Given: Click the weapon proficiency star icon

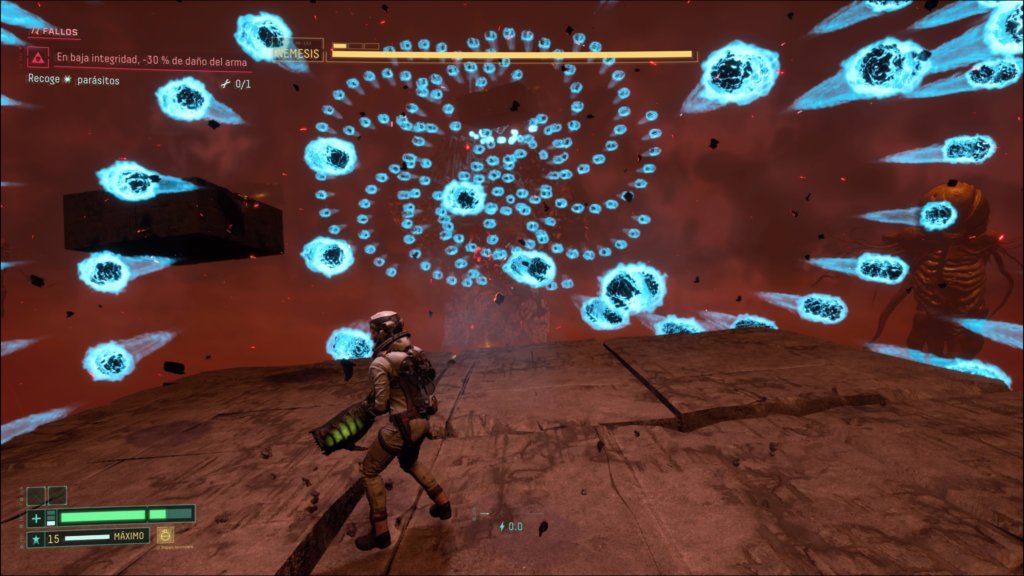Looking at the screenshot, I should (x=36, y=539).
